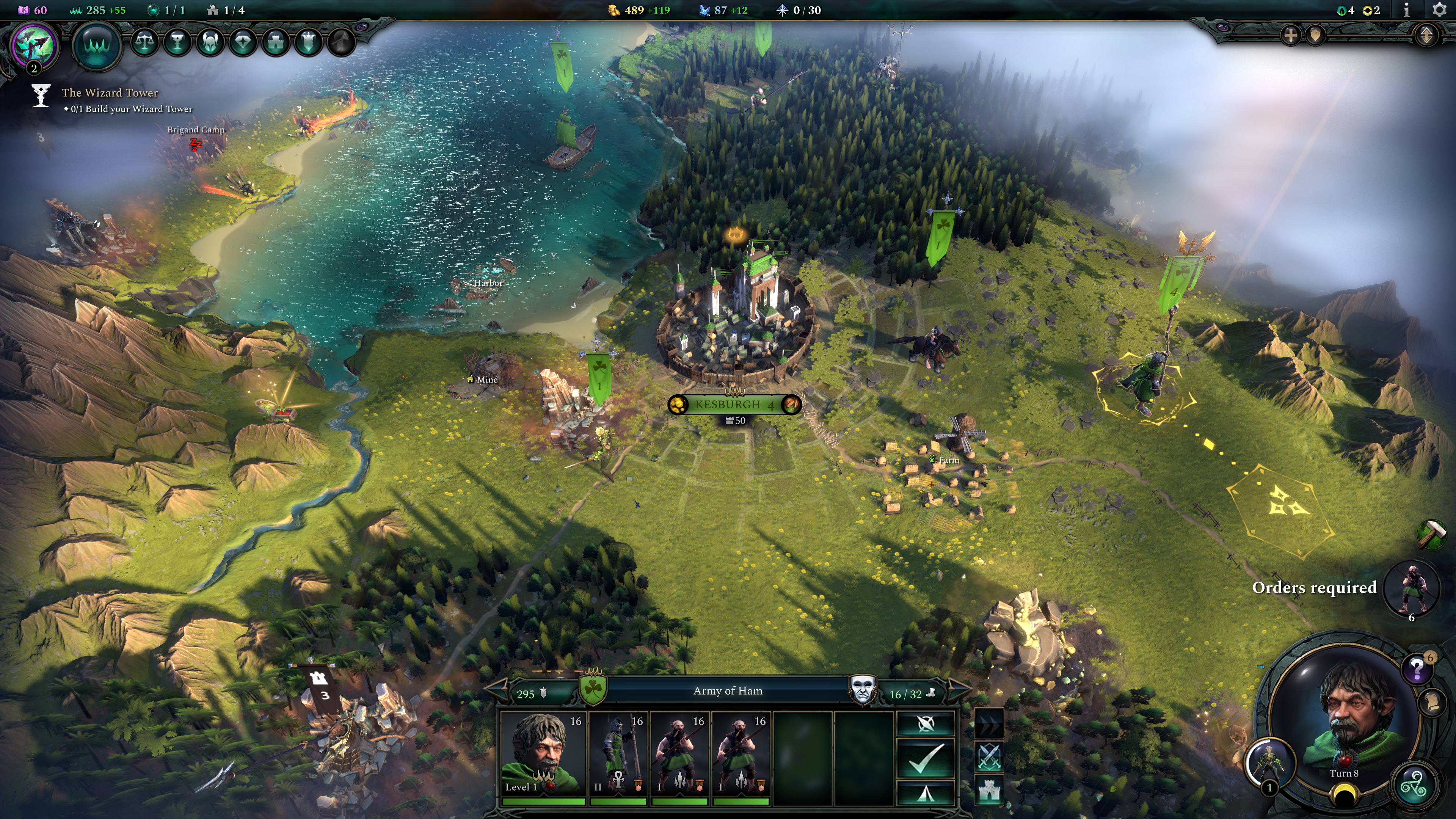Select the Army of Ham title bar
This screenshot has height=819, width=1456.
729,691
